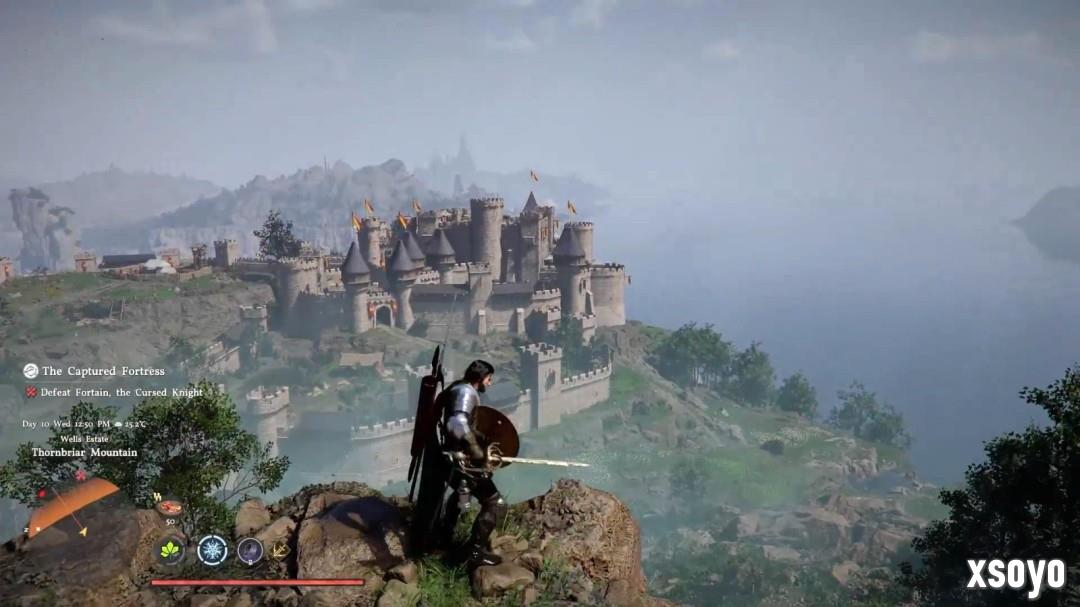Open The Captured Fortress quest tracker
The width and height of the screenshot is (1080, 607).
click(x=94, y=371)
